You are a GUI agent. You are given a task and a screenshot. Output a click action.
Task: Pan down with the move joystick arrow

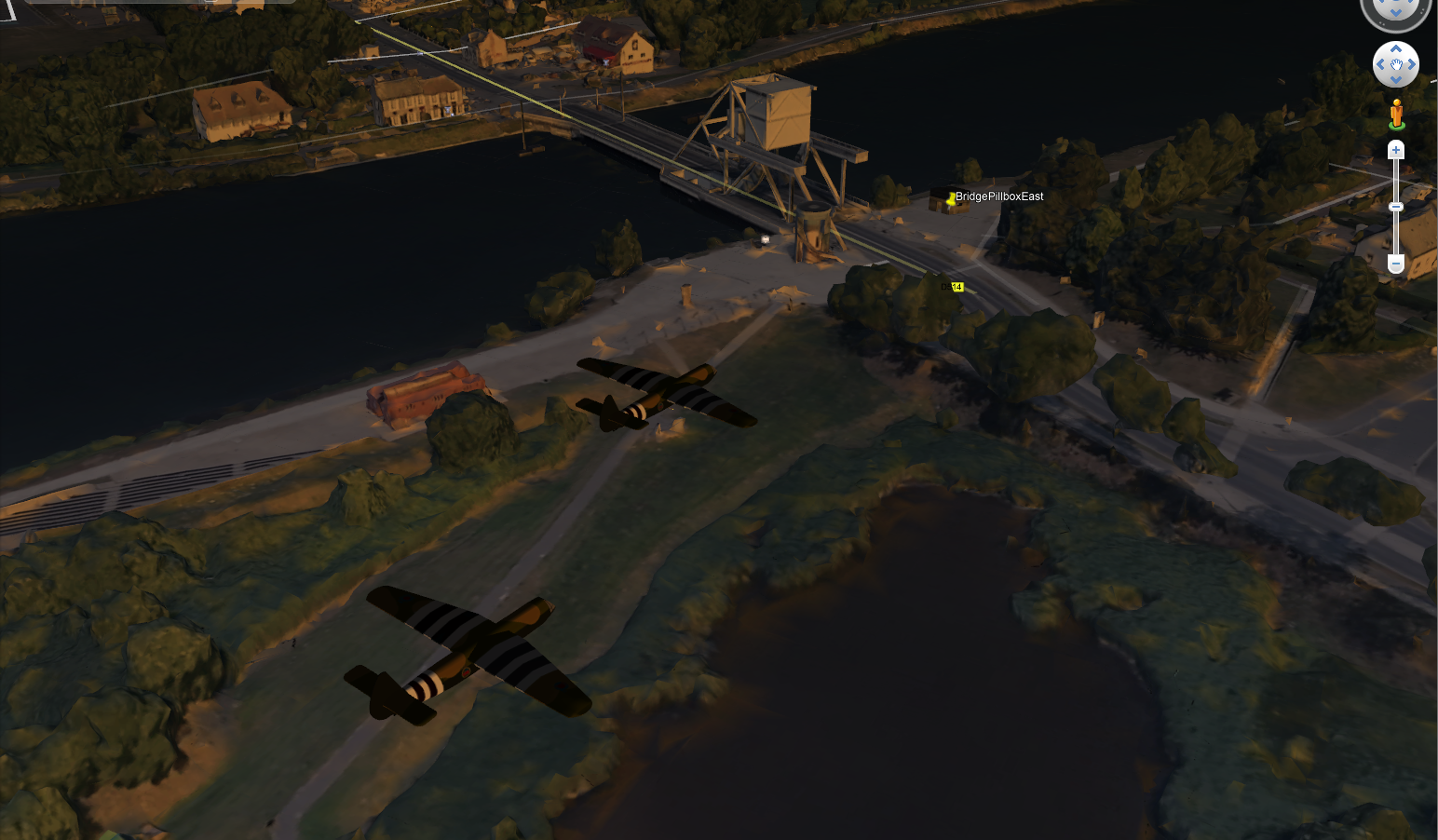click(x=1395, y=79)
